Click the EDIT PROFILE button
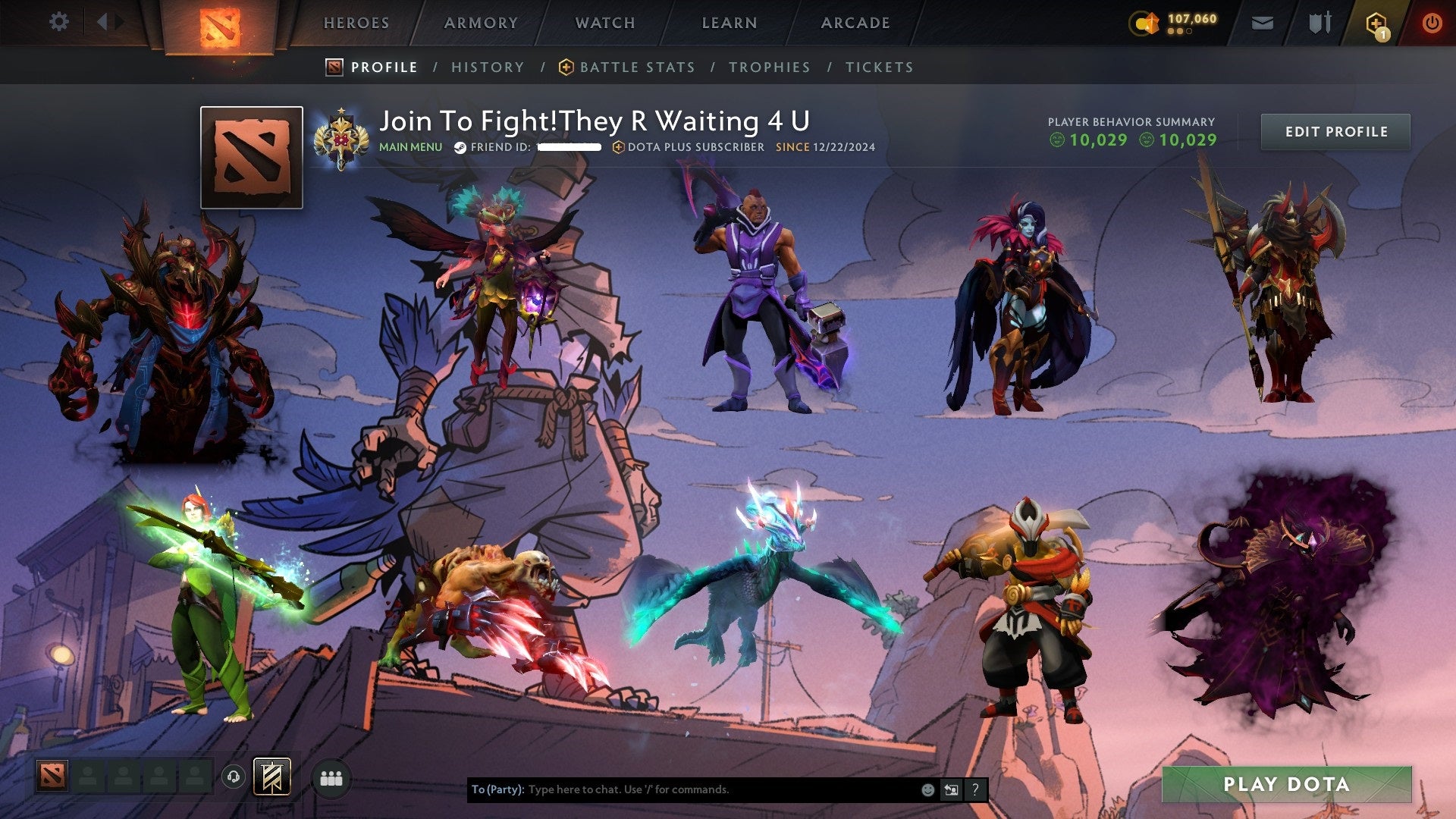Viewport: 1456px width, 819px height. (1335, 131)
